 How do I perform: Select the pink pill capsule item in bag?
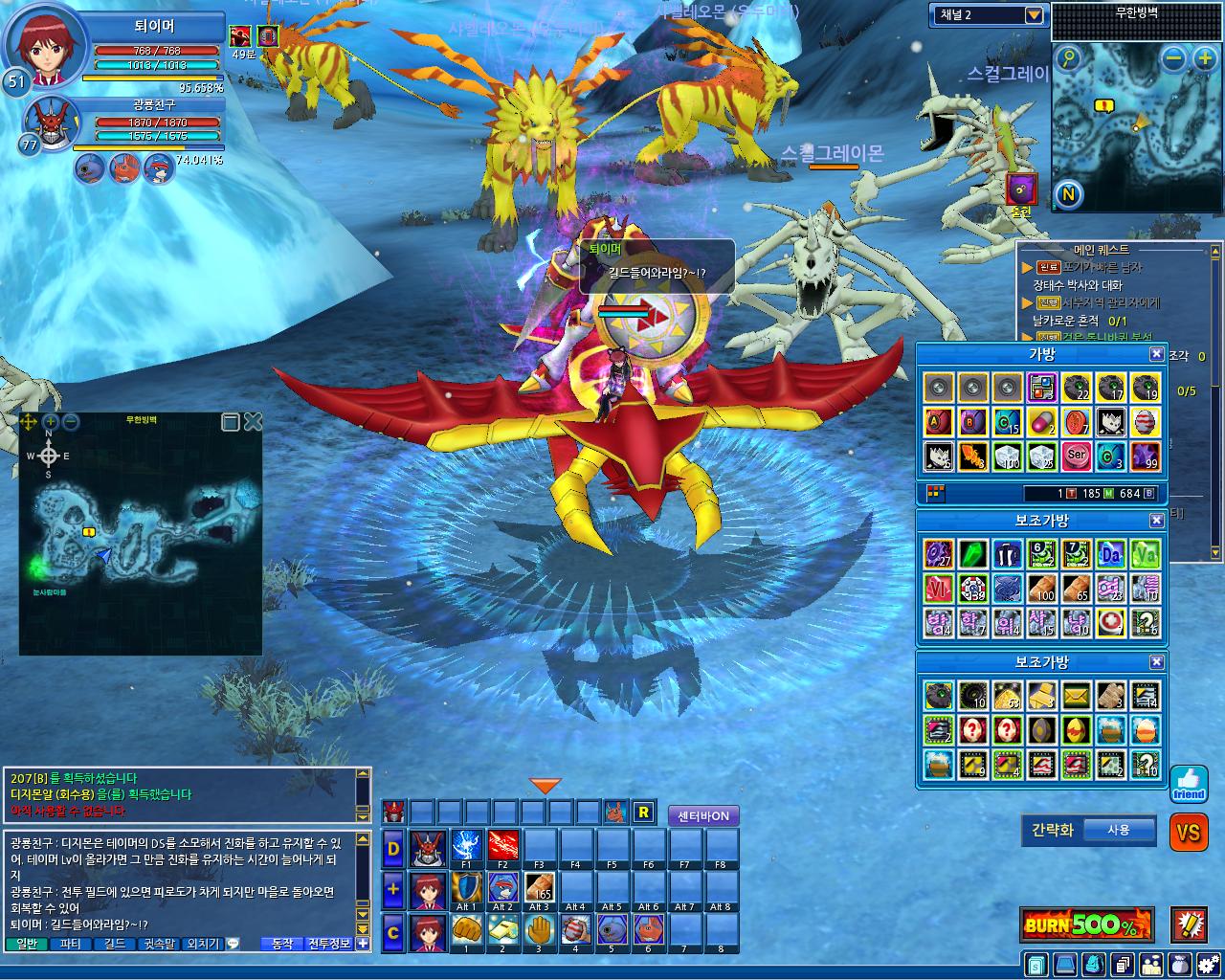click(1041, 422)
